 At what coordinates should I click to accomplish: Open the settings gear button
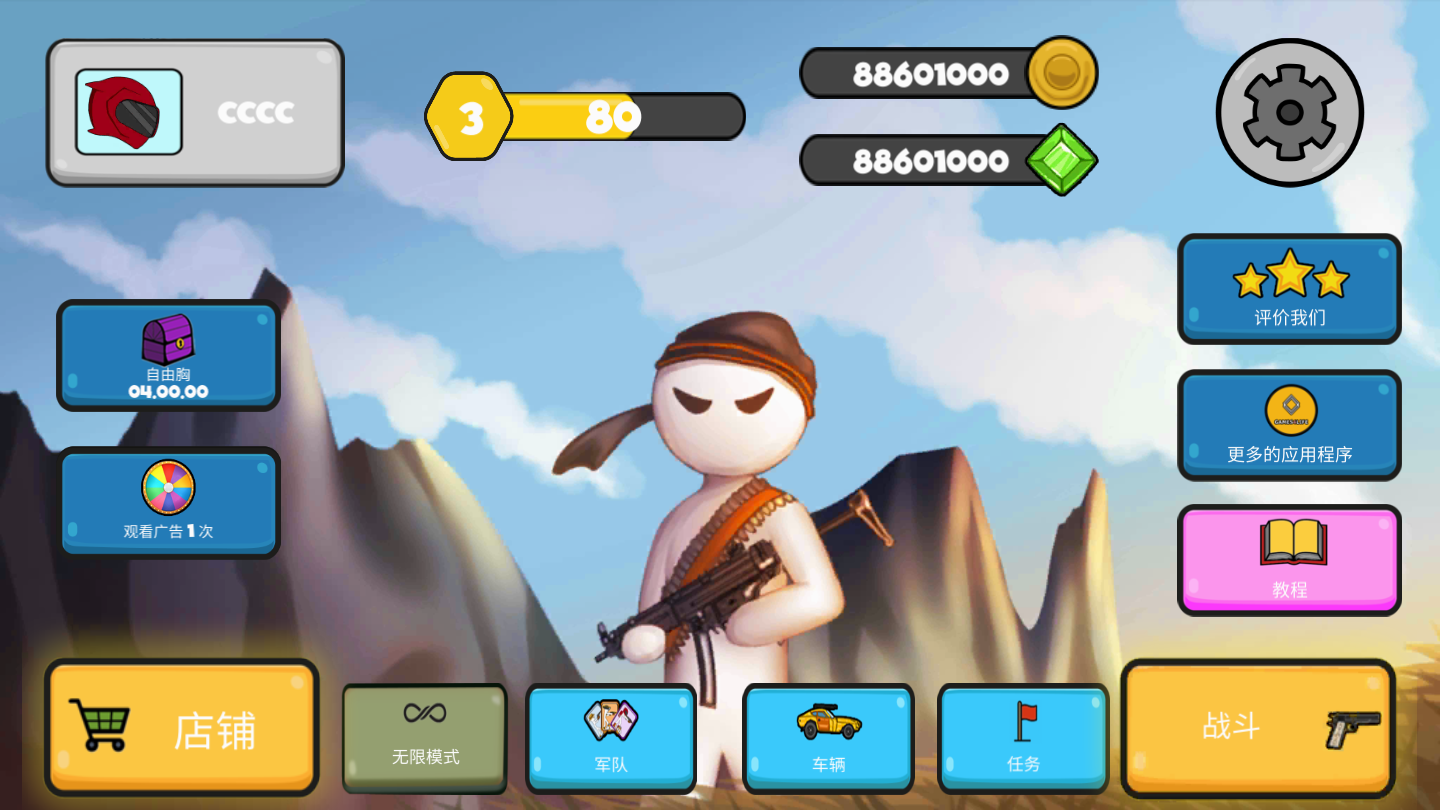click(1289, 112)
